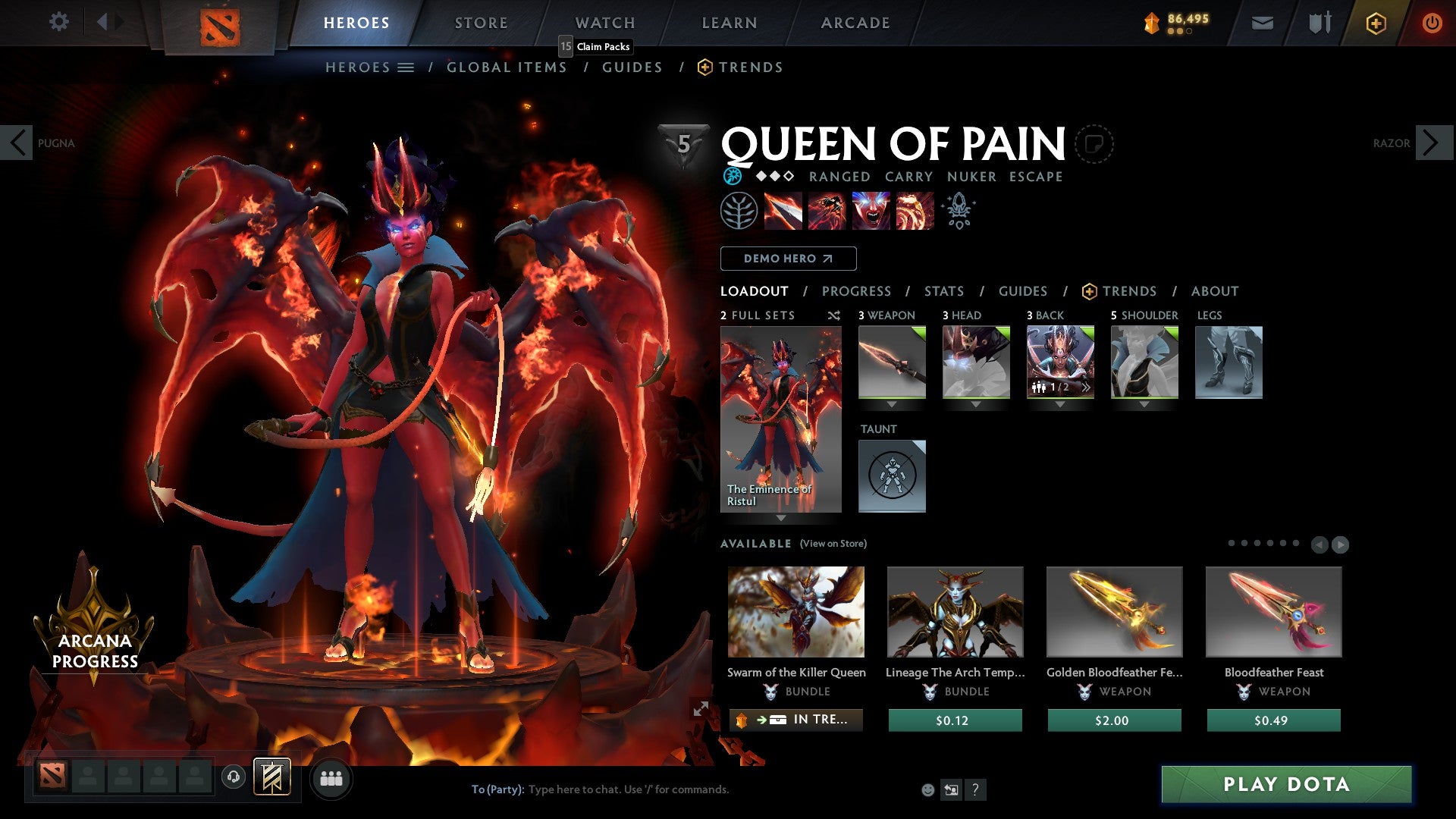
Task: Open voice chat with the headset icon
Action: click(233, 778)
